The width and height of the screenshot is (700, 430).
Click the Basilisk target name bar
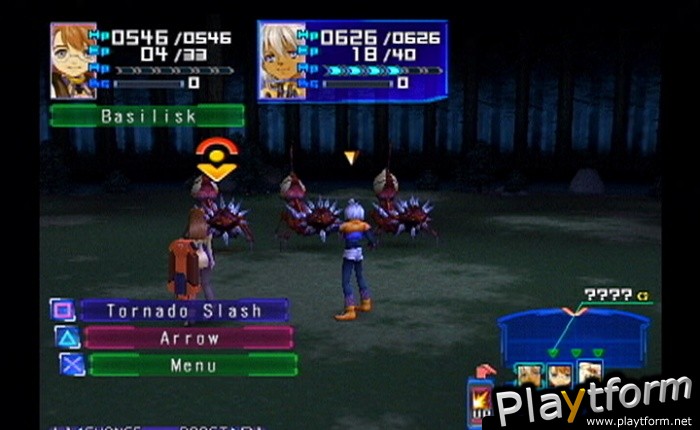pos(146,116)
